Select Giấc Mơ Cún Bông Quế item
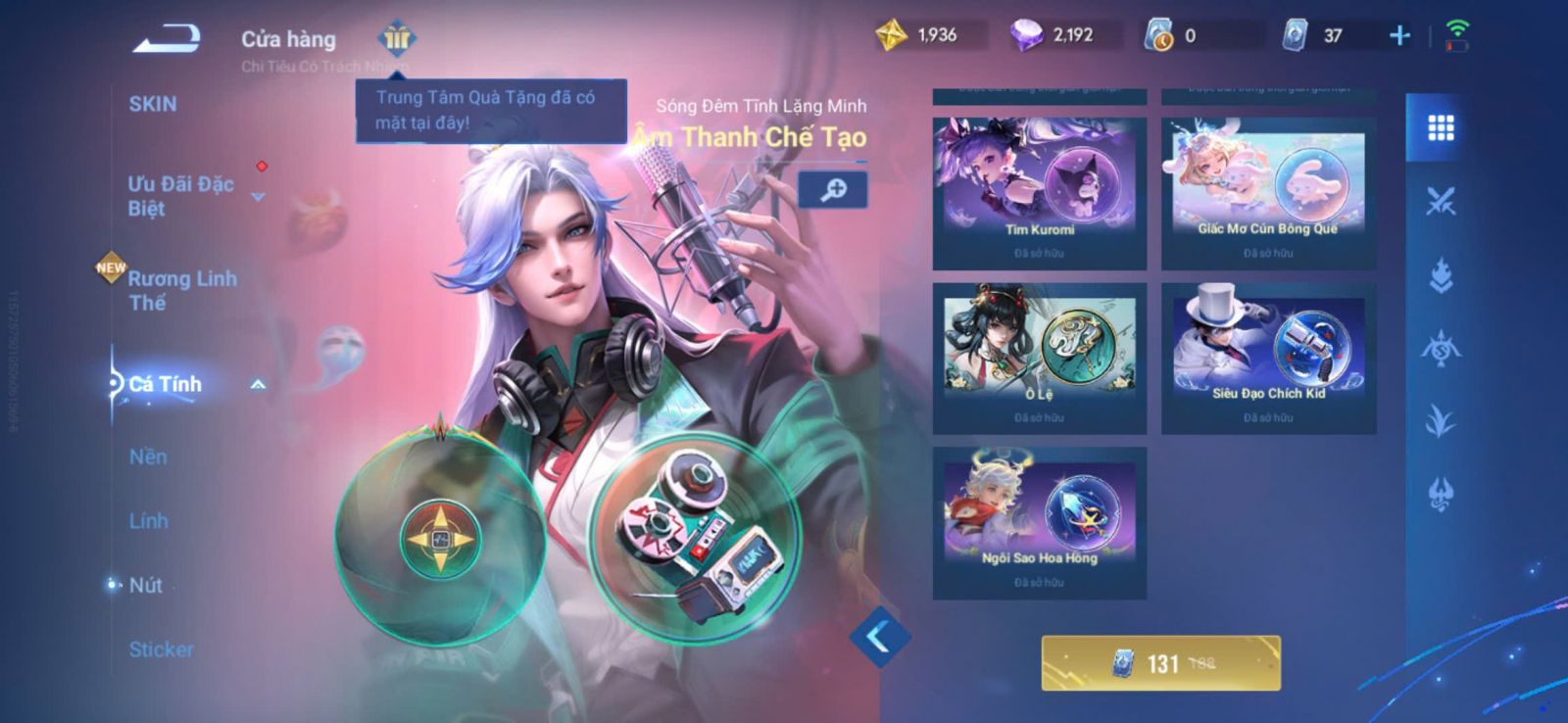Viewport: 1568px width, 723px height. click(x=1268, y=193)
